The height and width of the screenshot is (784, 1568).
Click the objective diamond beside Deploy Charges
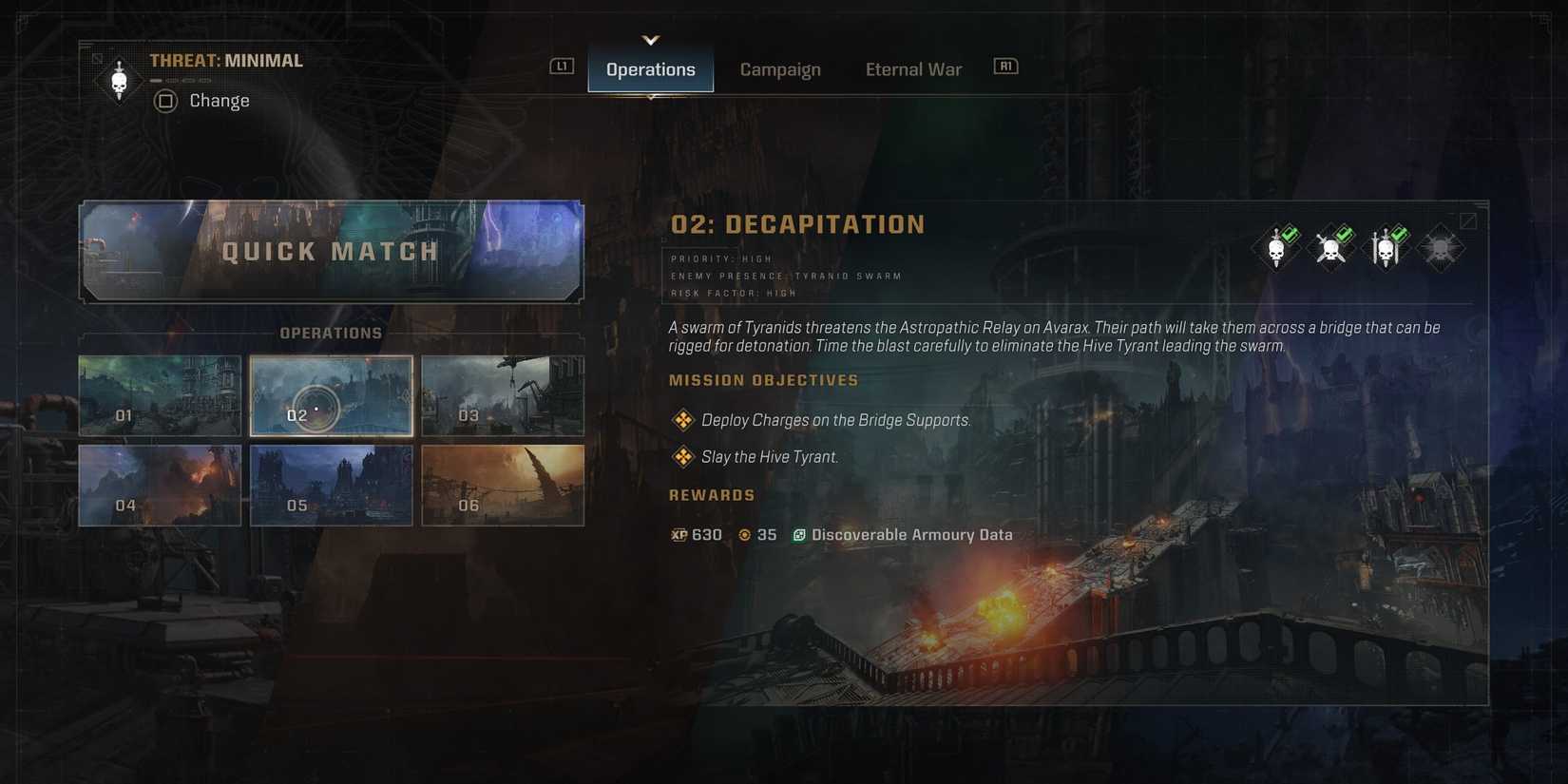[x=682, y=419]
